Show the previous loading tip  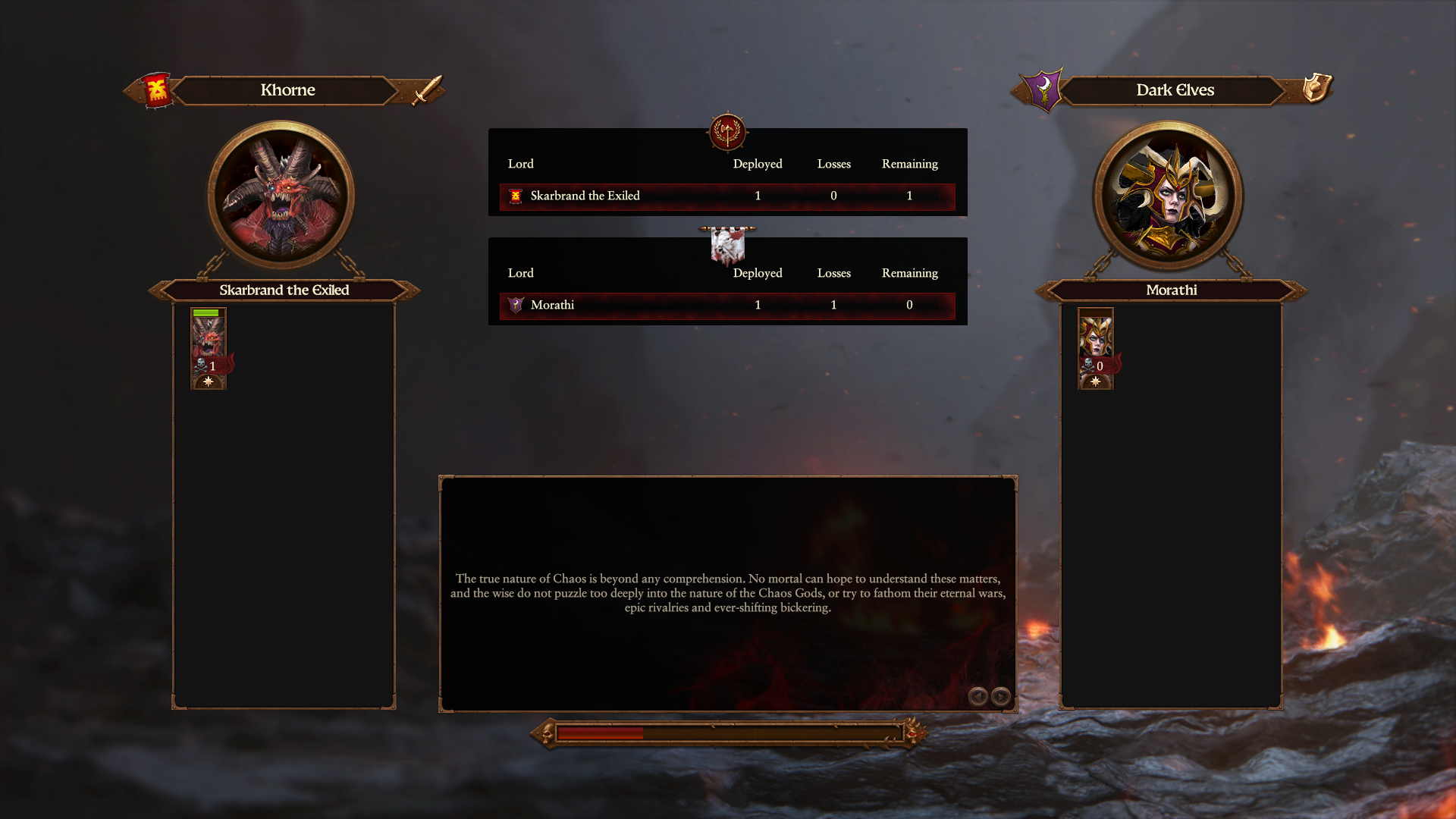(x=977, y=696)
